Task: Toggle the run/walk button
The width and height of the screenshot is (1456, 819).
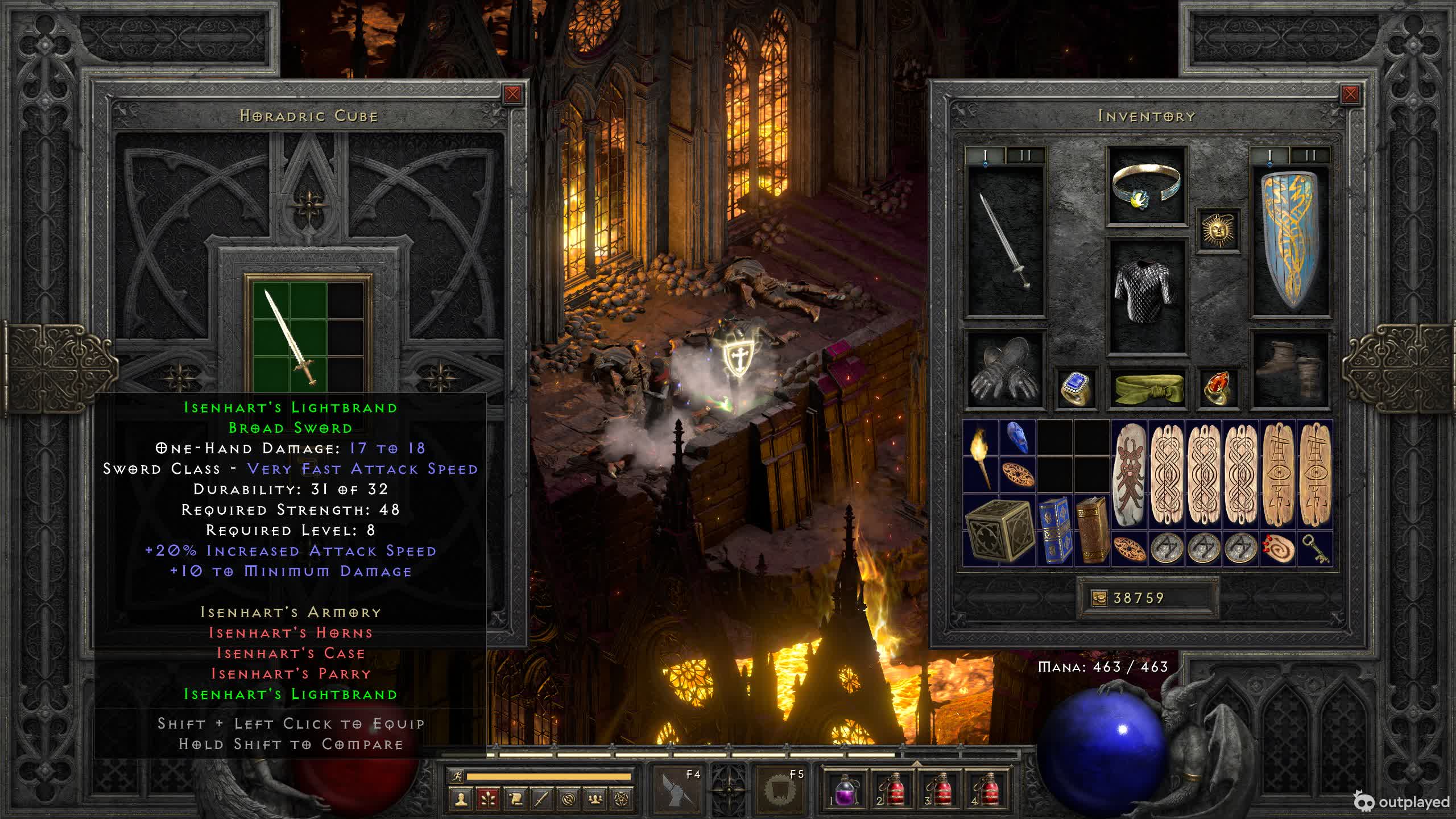Action: [457, 776]
